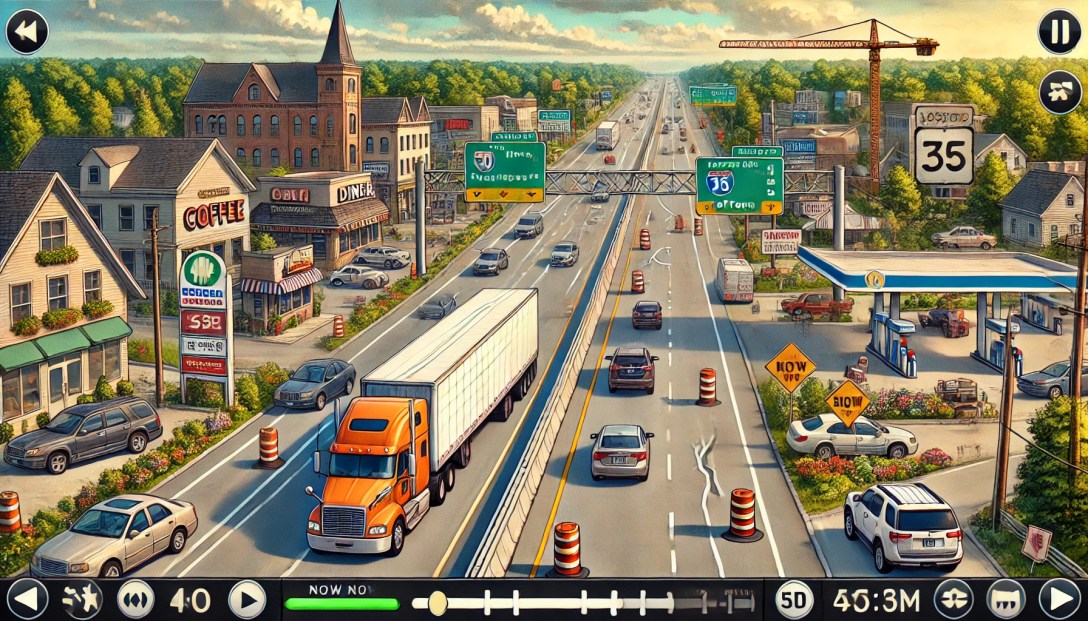Click the dark play triangle after the 40
1088x621 pixels.
[x=247, y=599]
